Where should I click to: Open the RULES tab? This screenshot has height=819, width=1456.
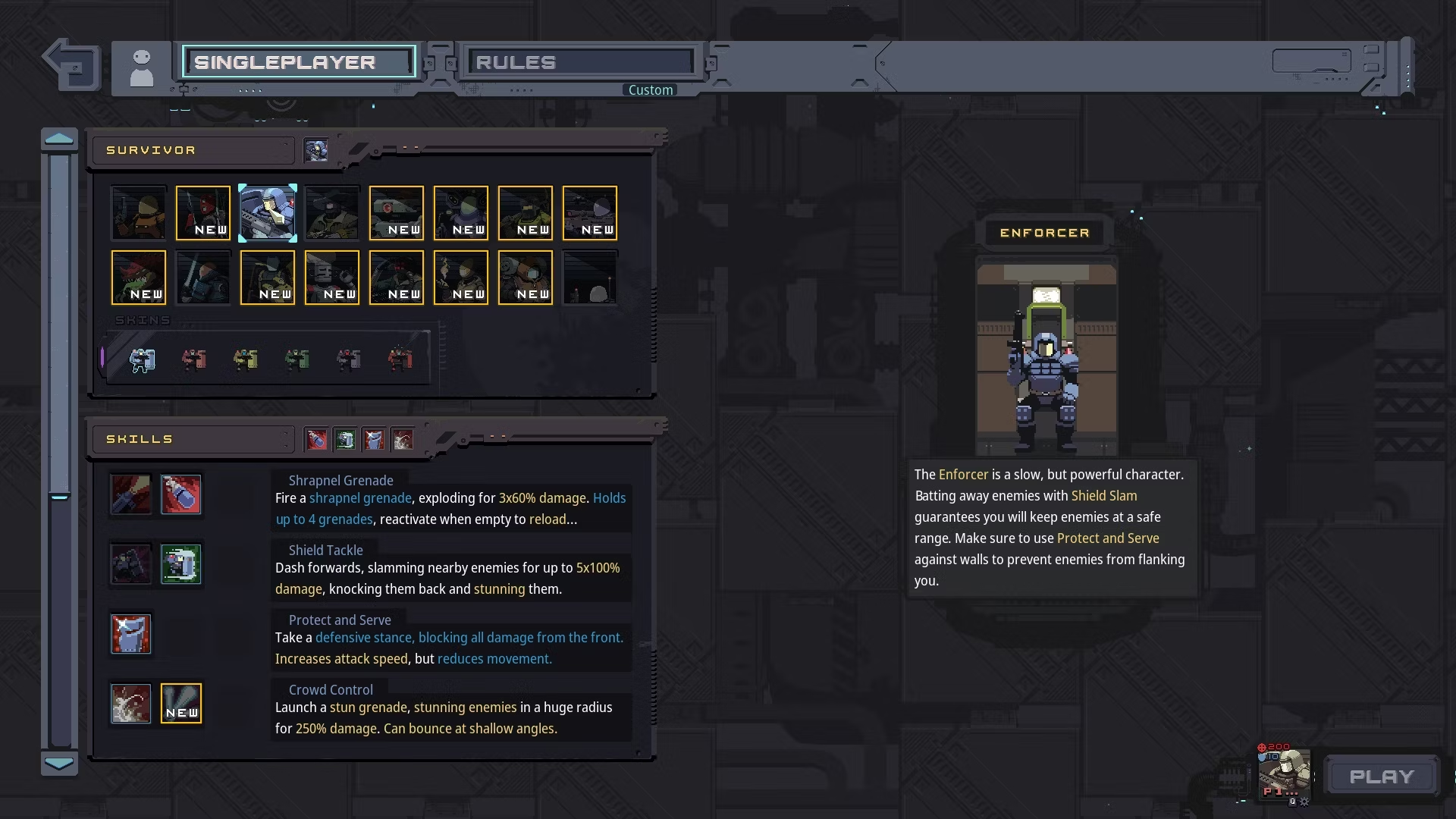coord(581,62)
